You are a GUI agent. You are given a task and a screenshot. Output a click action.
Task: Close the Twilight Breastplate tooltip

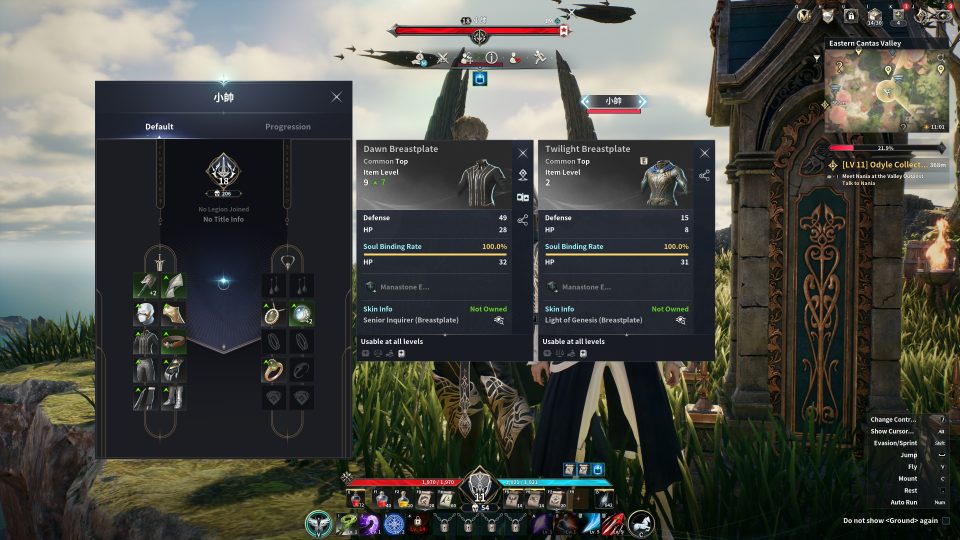(x=705, y=153)
